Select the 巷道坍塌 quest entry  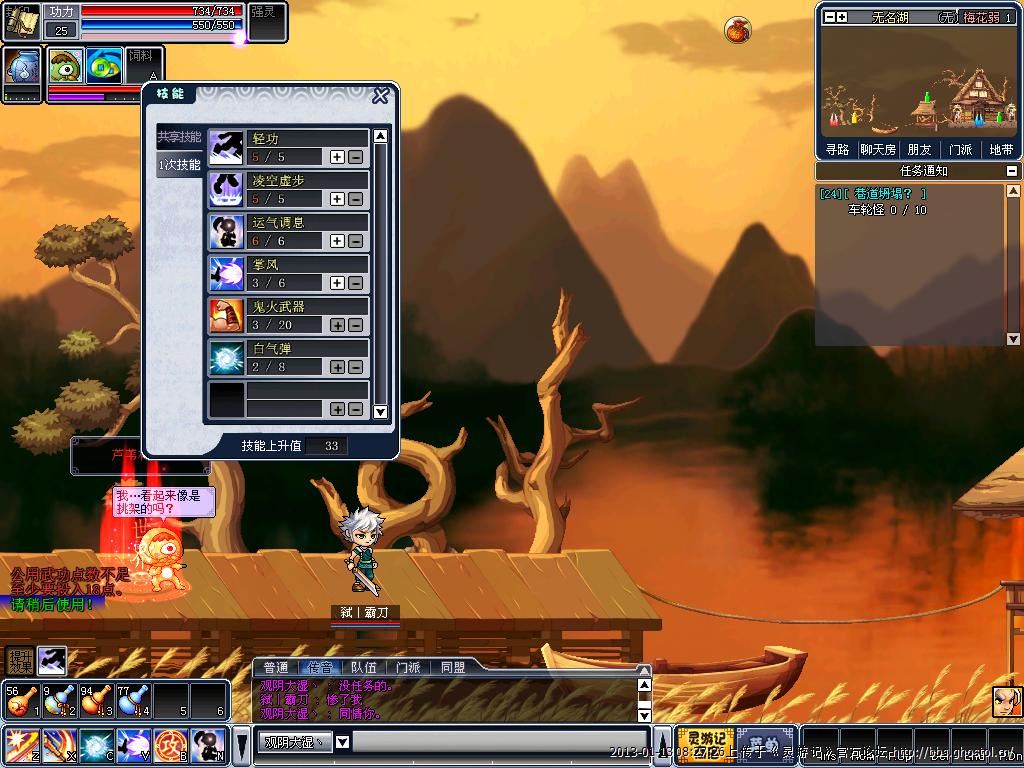(x=873, y=194)
